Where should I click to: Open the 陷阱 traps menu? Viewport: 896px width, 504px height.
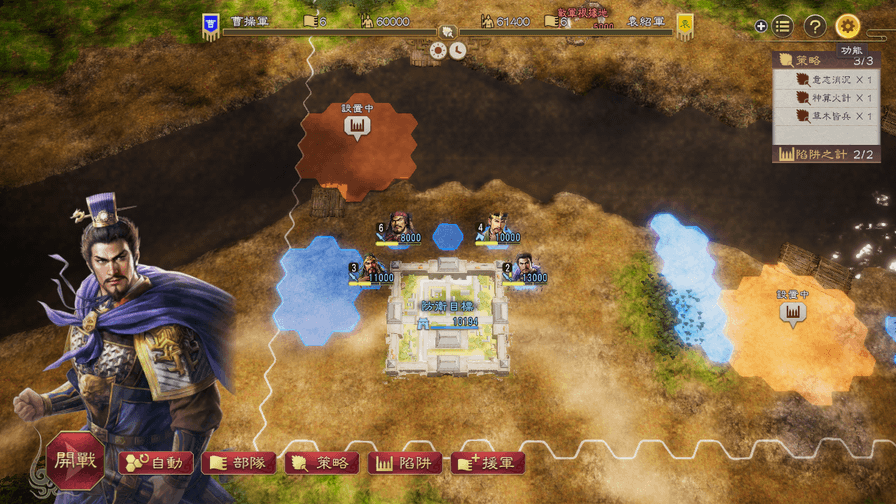[x=405, y=463]
